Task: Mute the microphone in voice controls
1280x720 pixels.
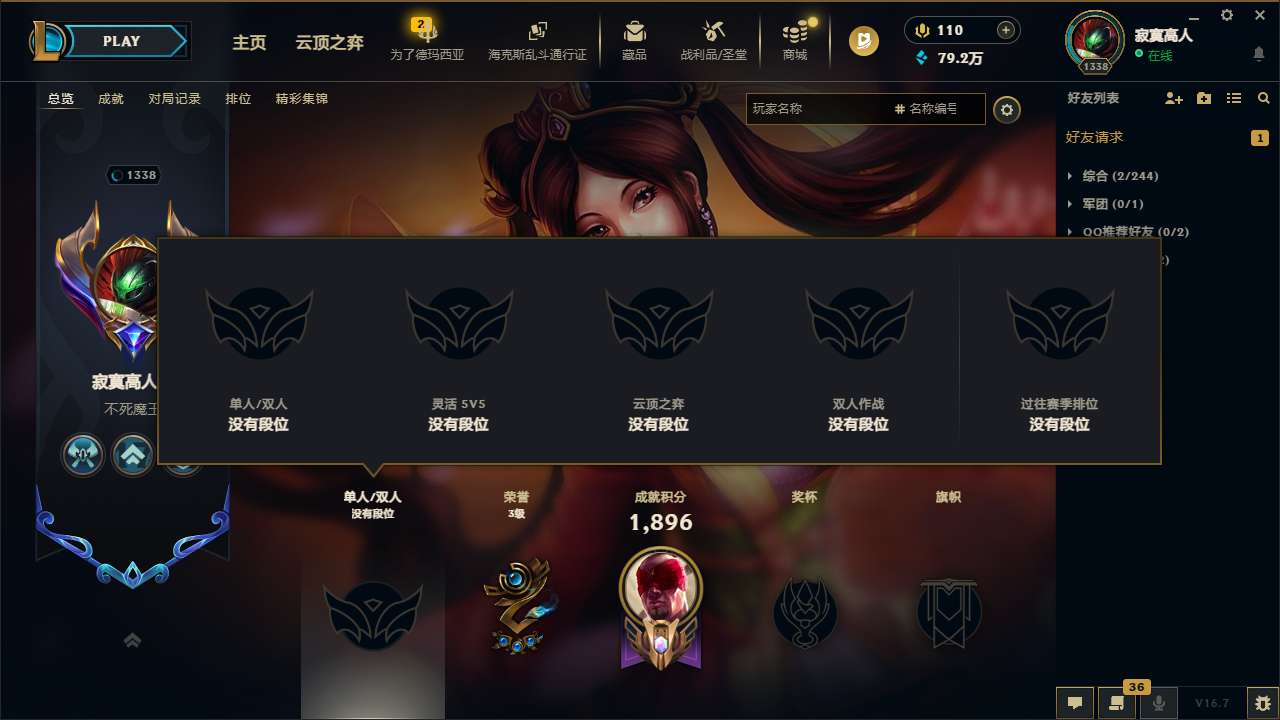Action: click(1160, 703)
